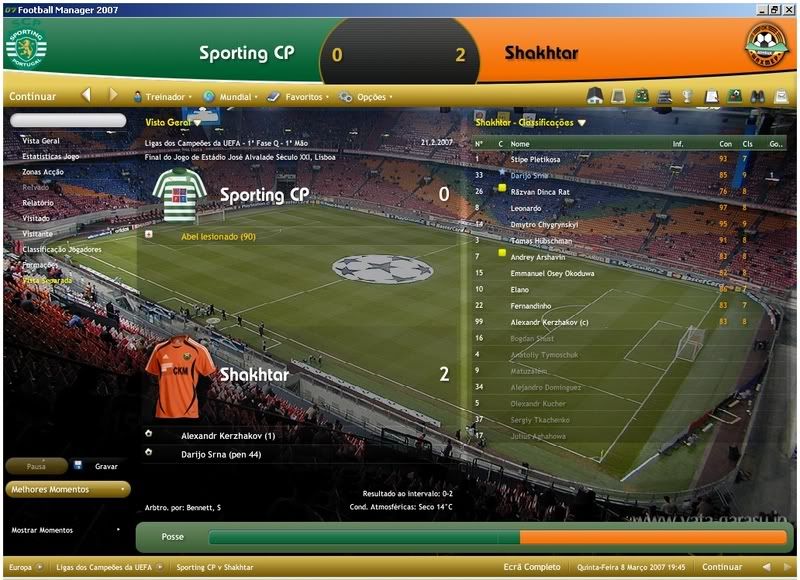Image resolution: width=800 pixels, height=580 pixels.
Task: Select Formações in the side menu
Action: (41, 264)
